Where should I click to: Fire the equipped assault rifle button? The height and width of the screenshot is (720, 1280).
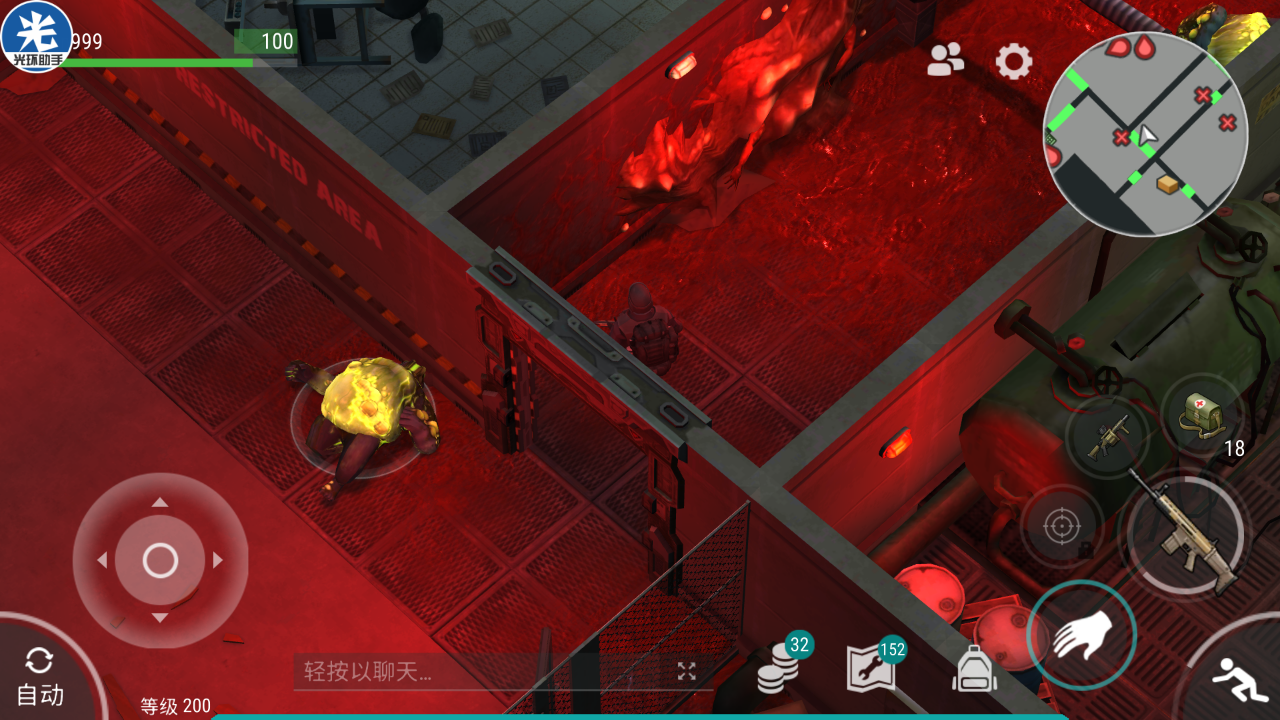point(1185,534)
